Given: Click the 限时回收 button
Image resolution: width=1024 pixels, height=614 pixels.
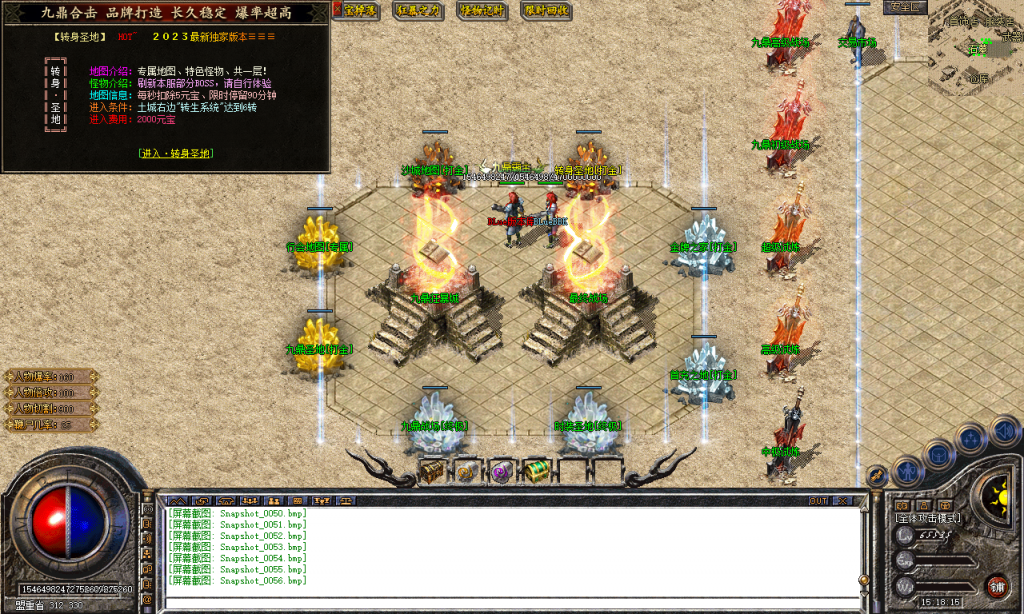Looking at the screenshot, I should pyautogui.click(x=546, y=10).
